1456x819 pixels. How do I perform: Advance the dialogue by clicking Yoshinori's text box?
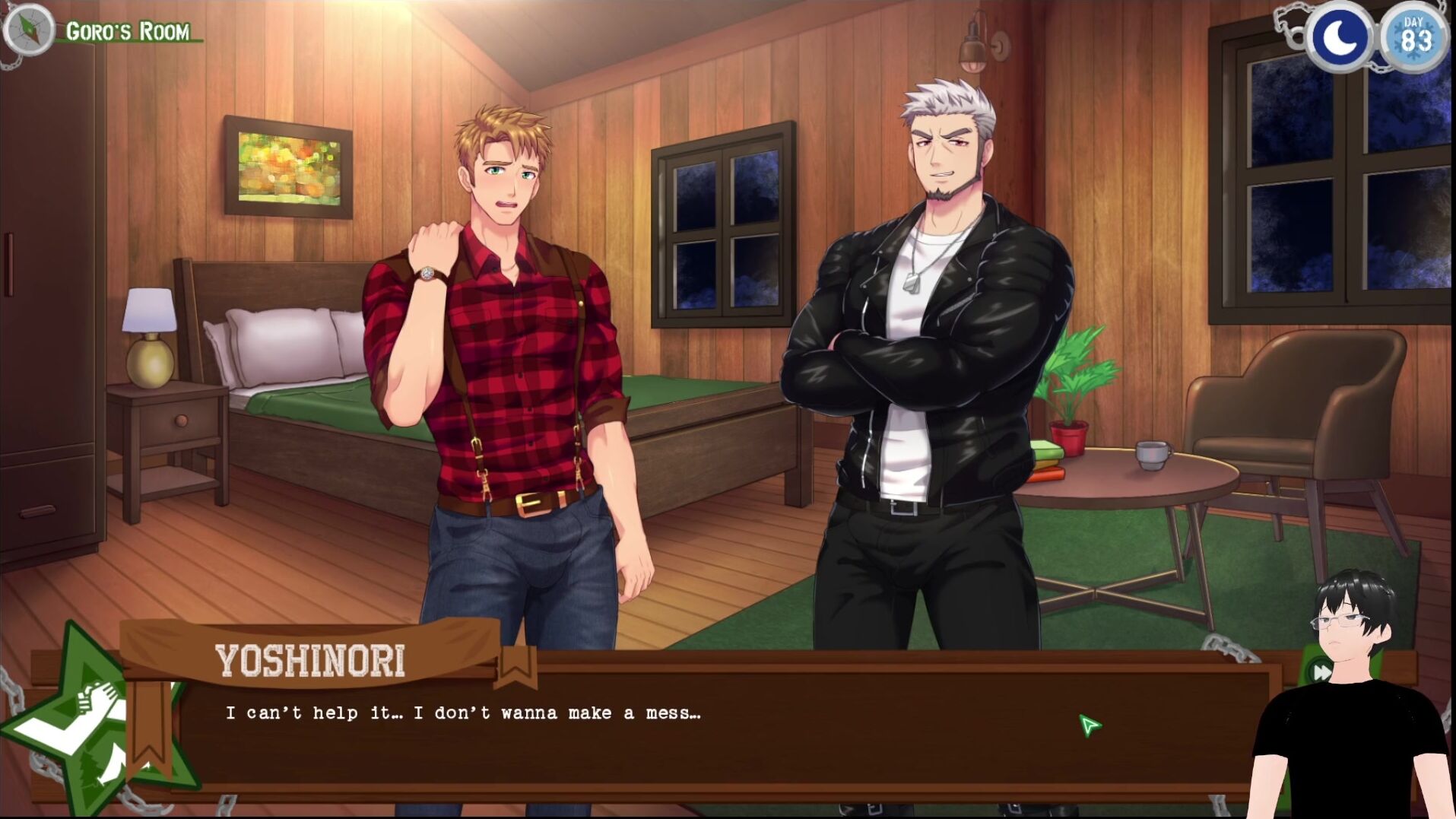tap(684, 730)
